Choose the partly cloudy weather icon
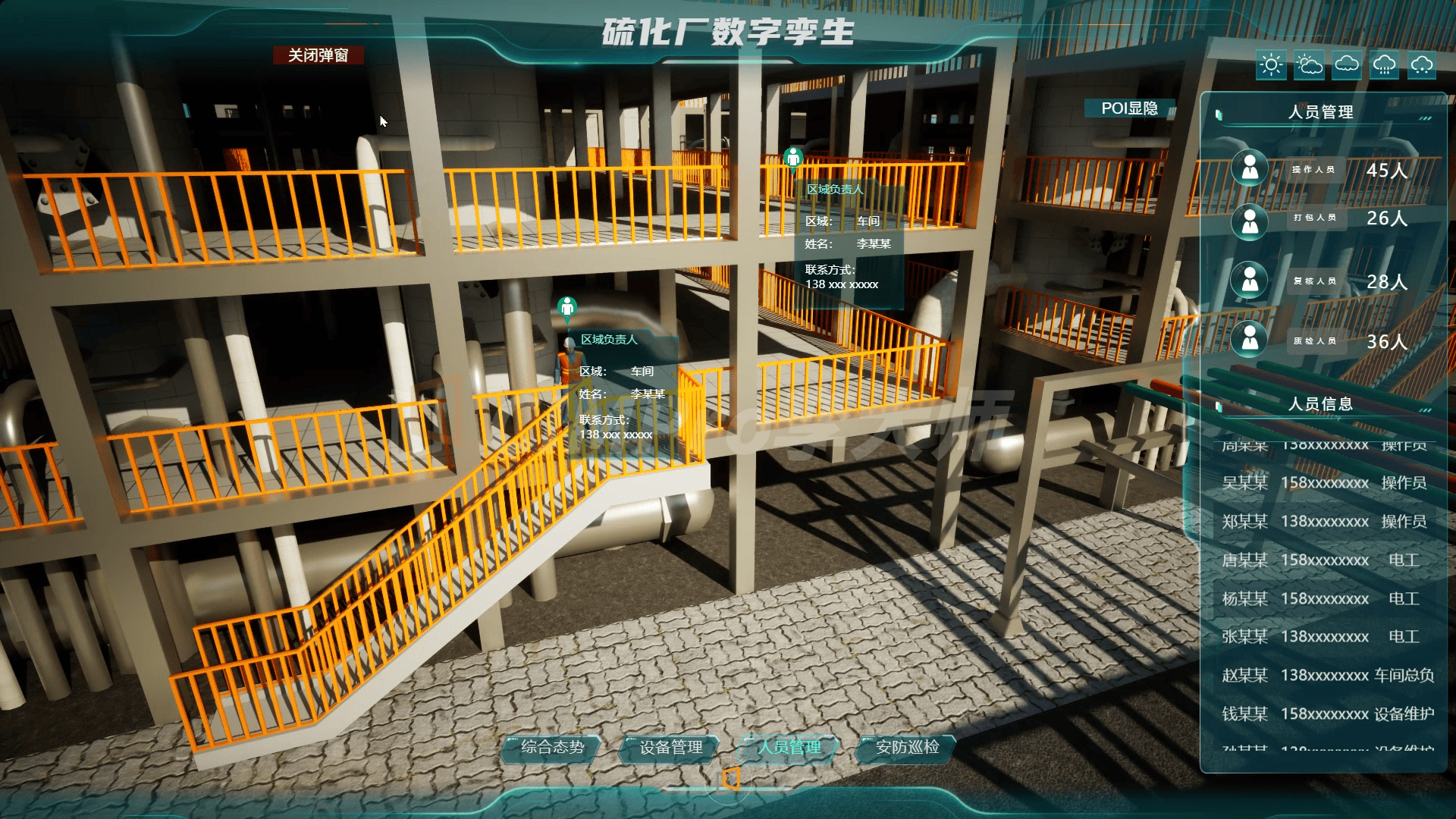Screen dimensions: 1456x819 (x=1309, y=65)
